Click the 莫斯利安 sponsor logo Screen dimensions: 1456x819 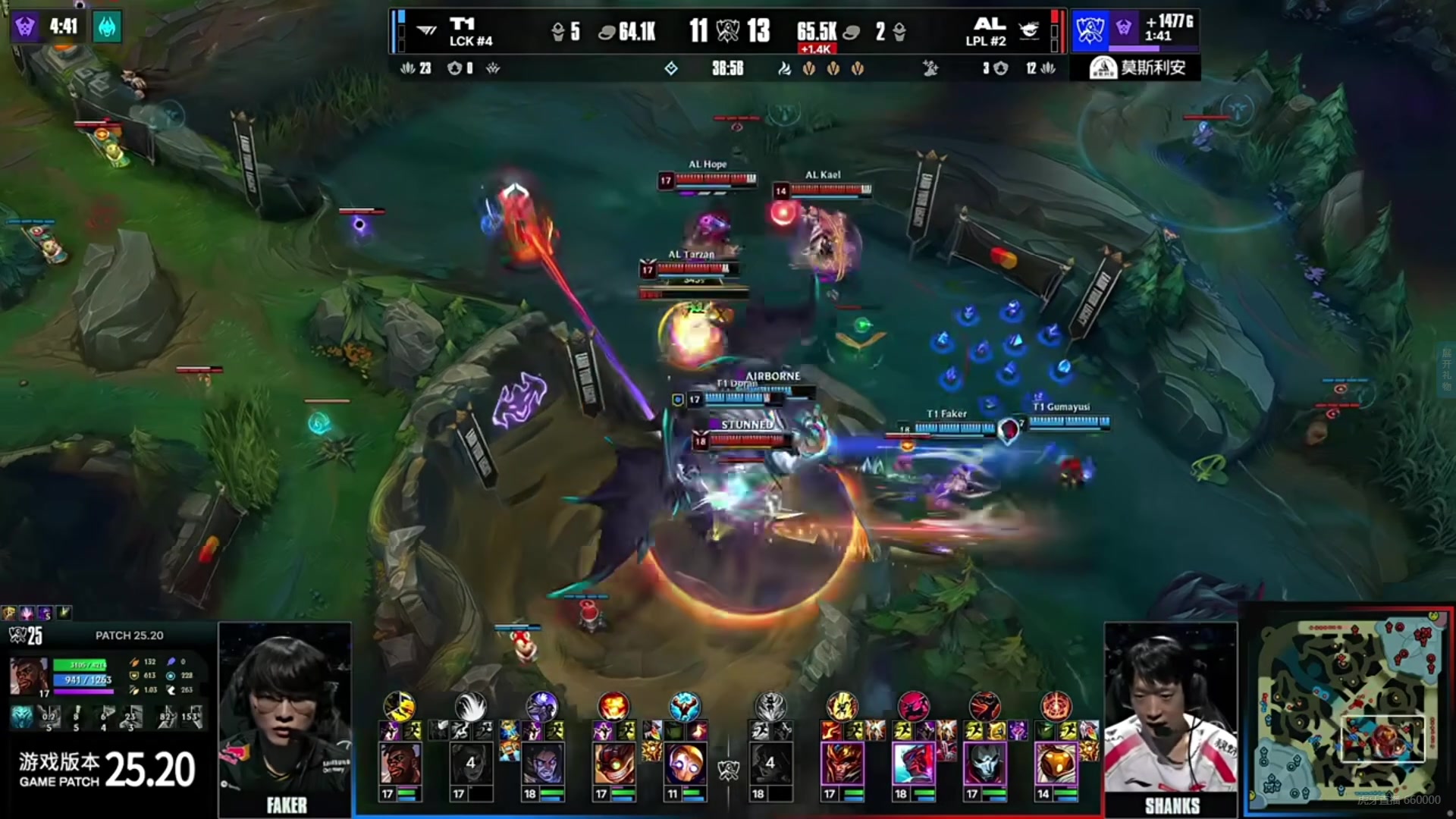coord(1136,67)
